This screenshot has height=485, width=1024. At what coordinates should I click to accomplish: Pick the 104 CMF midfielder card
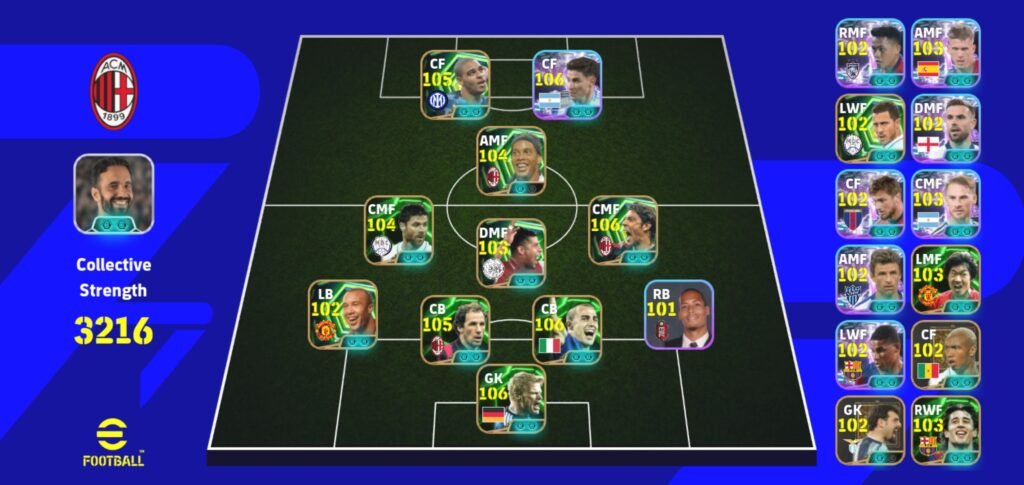pos(399,230)
